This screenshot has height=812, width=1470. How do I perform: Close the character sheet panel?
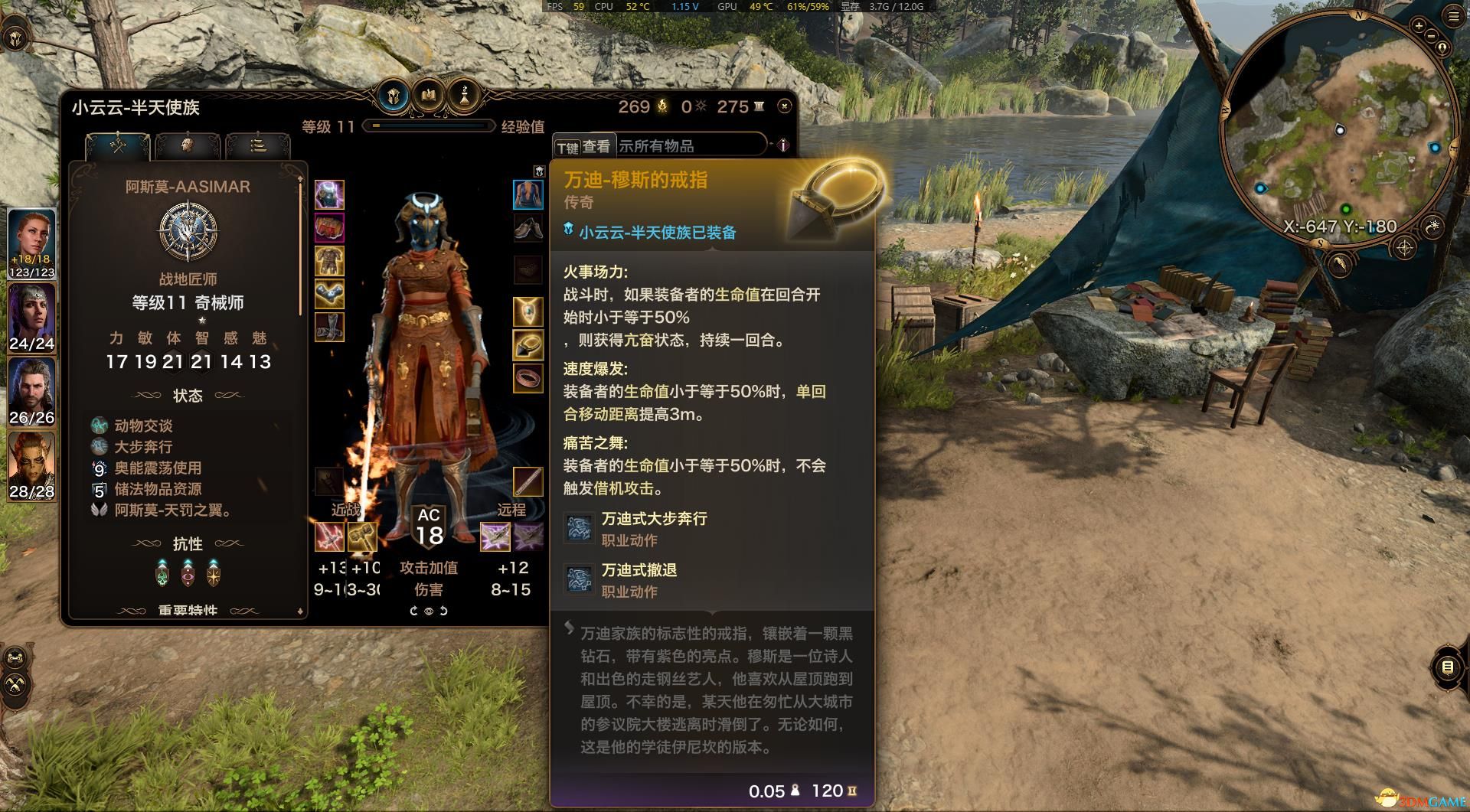coord(784,106)
